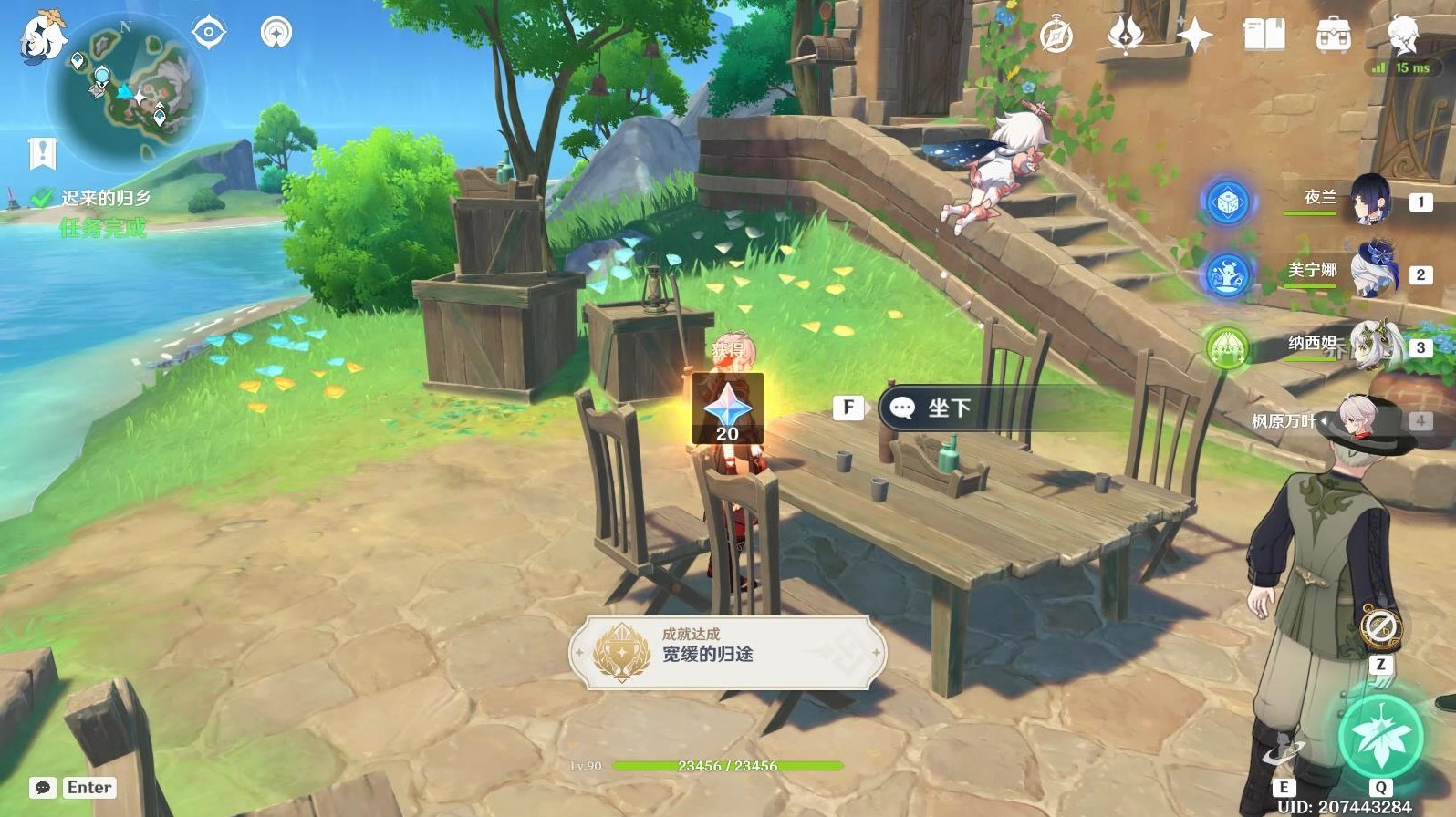The image size is (1456, 817).
Task: Select the 迟来的归乡 quest tracker
Action: pyautogui.click(x=105, y=198)
